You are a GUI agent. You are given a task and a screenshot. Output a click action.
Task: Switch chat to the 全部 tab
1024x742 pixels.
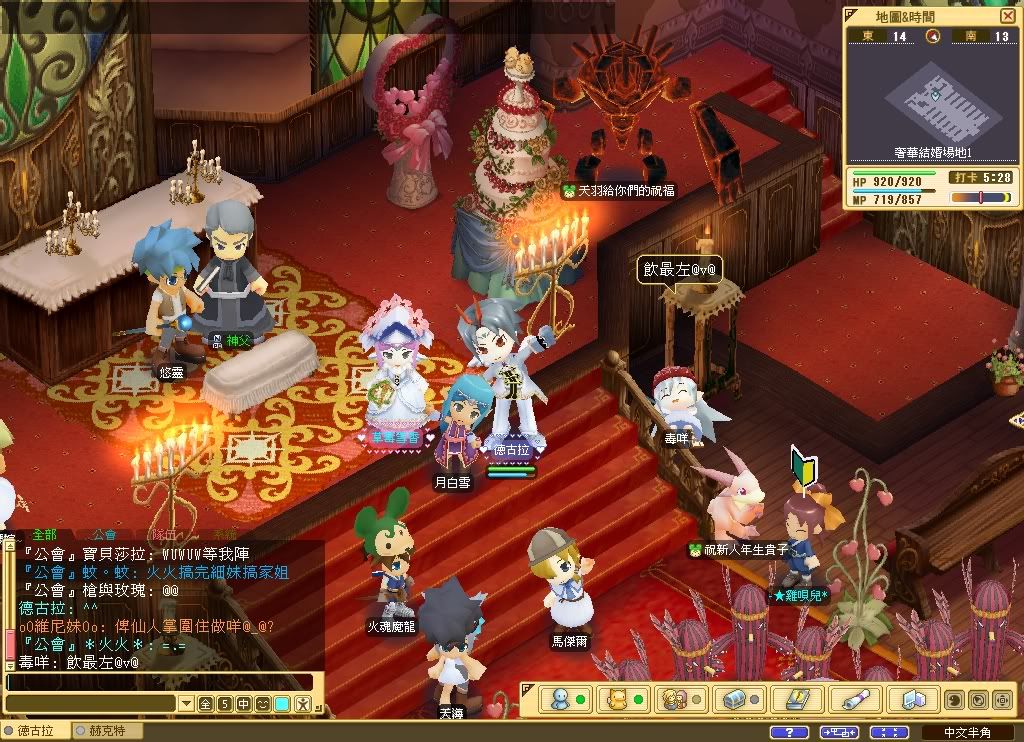(x=44, y=535)
